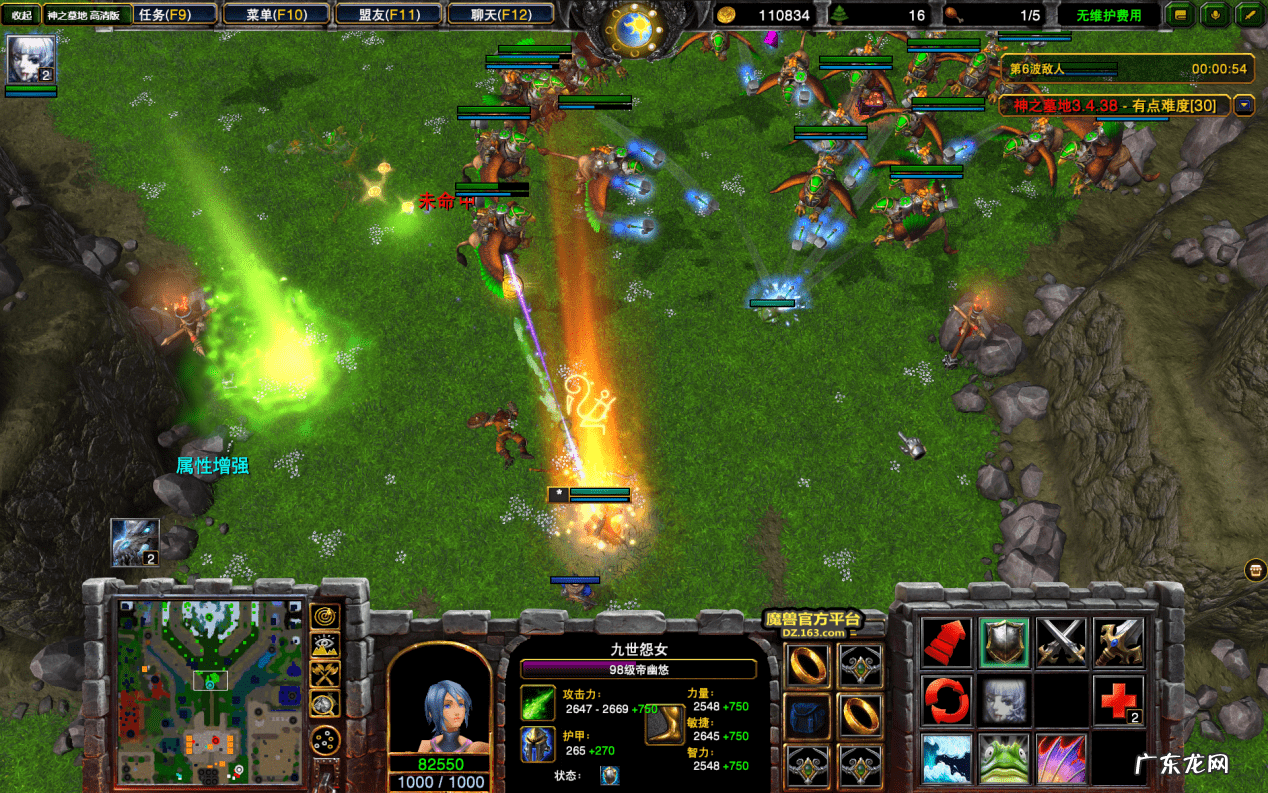Select the blue bag inventory slot
Viewport: 1268px width, 793px height.
(x=808, y=715)
